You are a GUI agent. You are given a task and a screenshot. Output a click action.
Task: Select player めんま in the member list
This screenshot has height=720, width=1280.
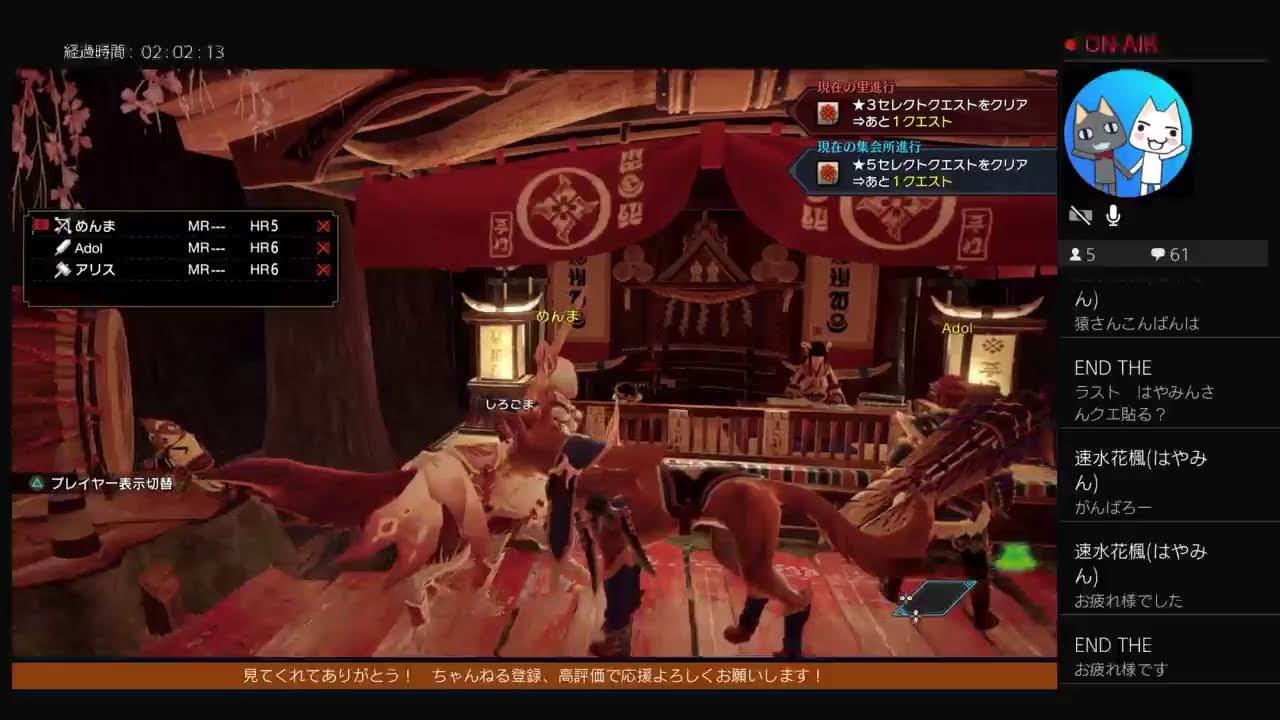pyautogui.click(x=95, y=226)
